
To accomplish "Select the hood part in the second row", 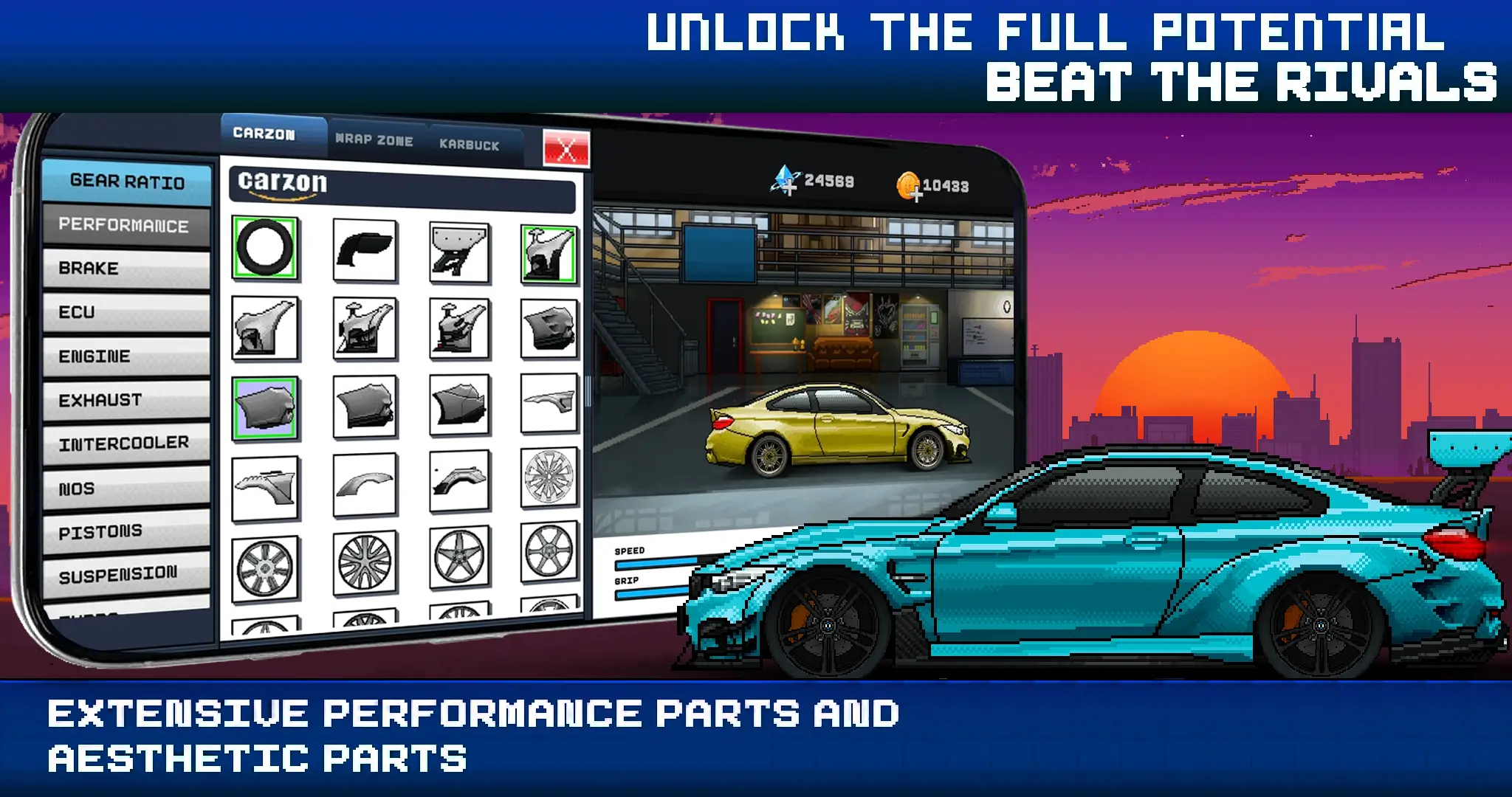I will click(x=266, y=328).
